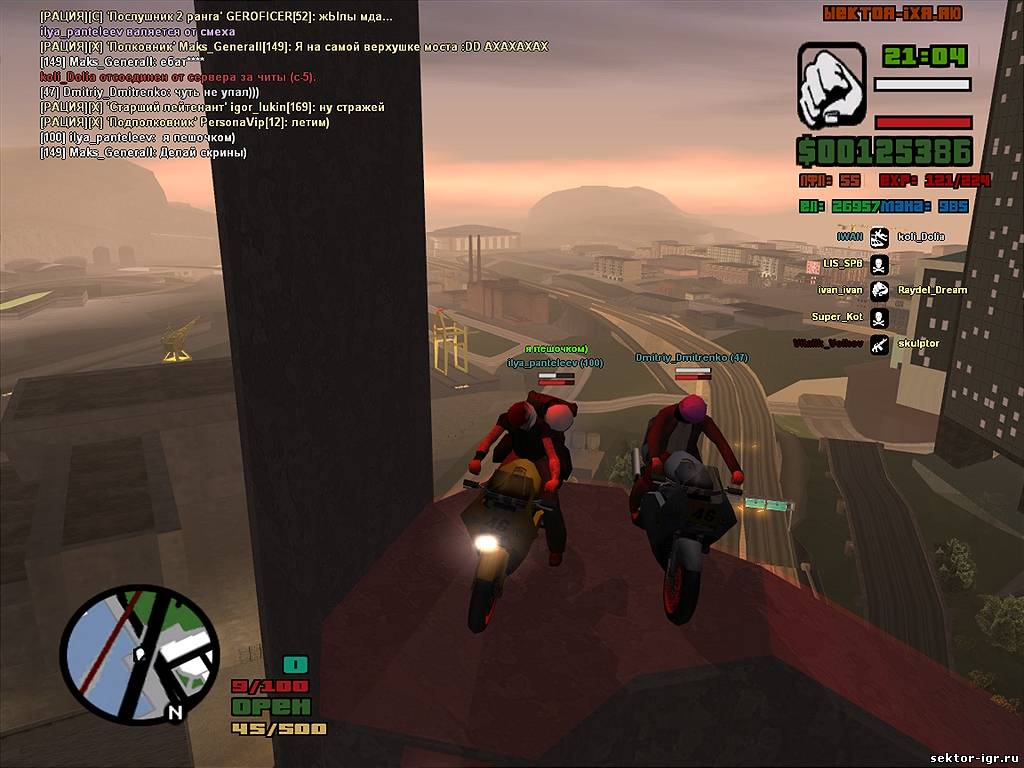The image size is (1024, 768).
Task: Click the large fist weapon icon in HUD
Action: point(831,85)
